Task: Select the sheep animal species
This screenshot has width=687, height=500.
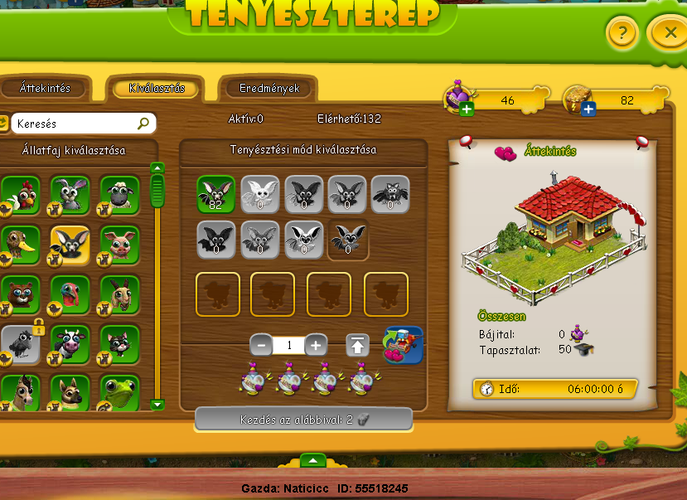Action: (x=121, y=195)
